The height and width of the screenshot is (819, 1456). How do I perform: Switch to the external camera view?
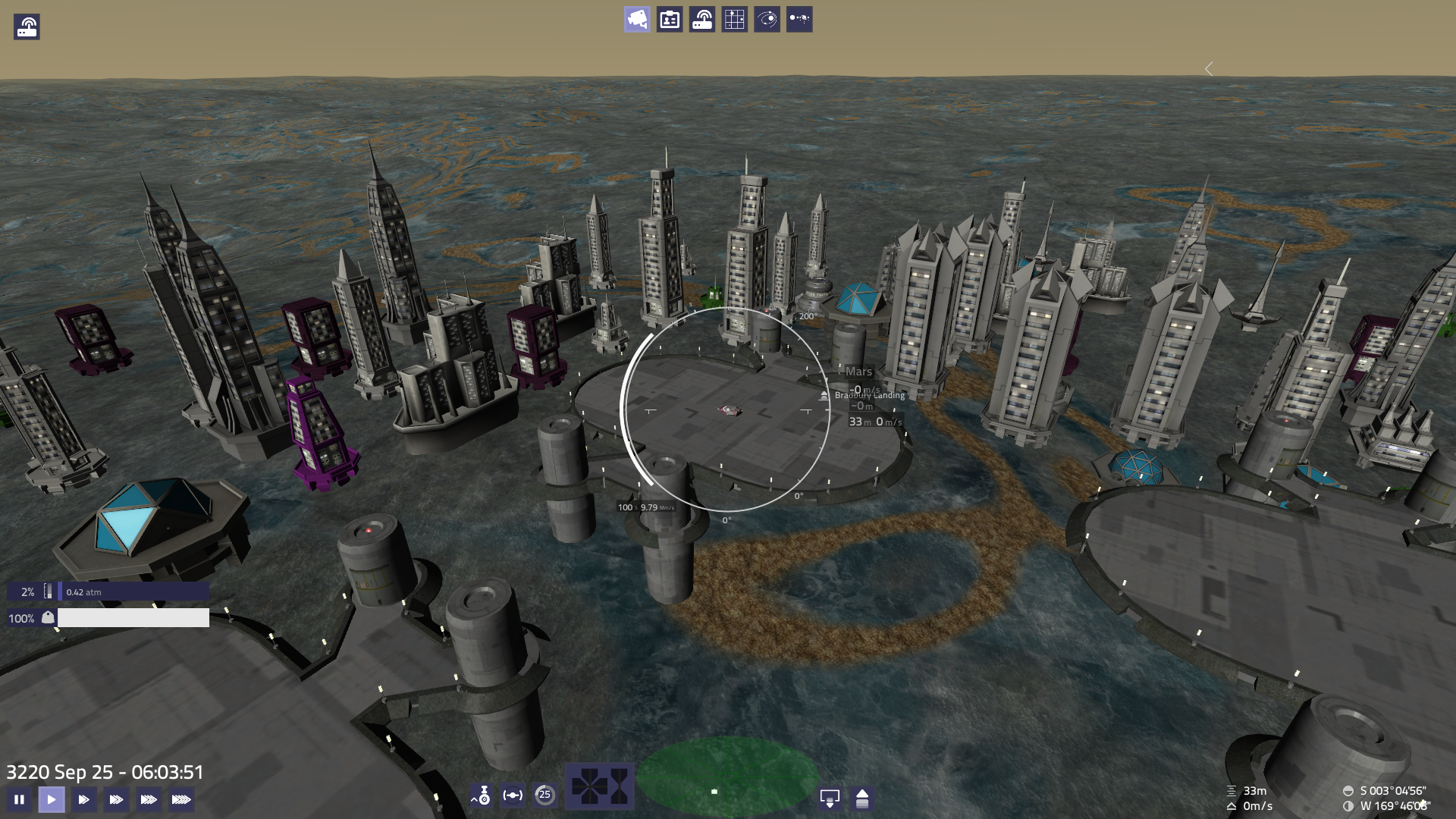click(637, 19)
